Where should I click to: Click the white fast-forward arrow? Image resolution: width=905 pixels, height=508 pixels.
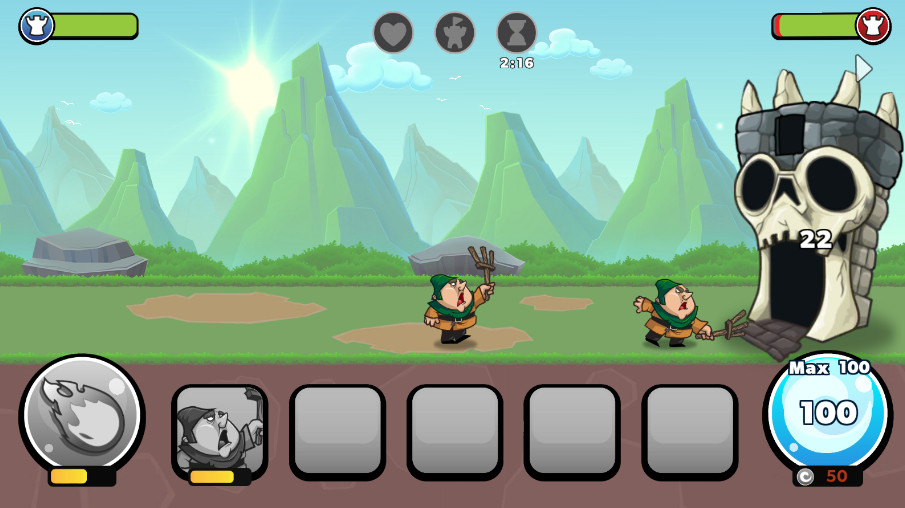point(863,68)
